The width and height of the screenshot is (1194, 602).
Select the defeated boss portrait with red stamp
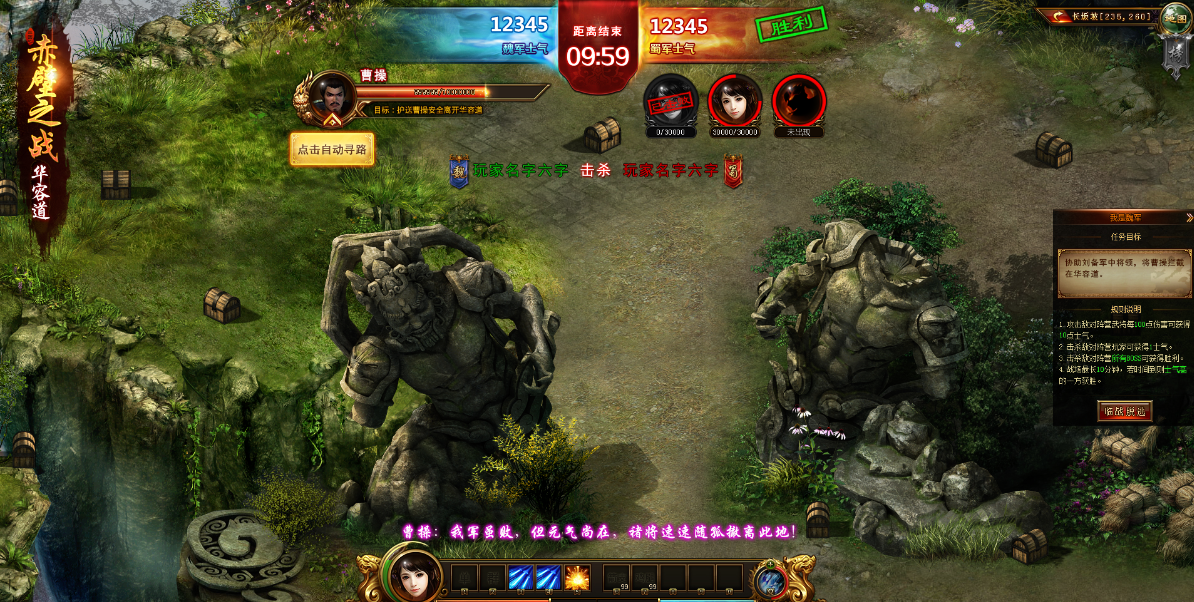[x=669, y=100]
